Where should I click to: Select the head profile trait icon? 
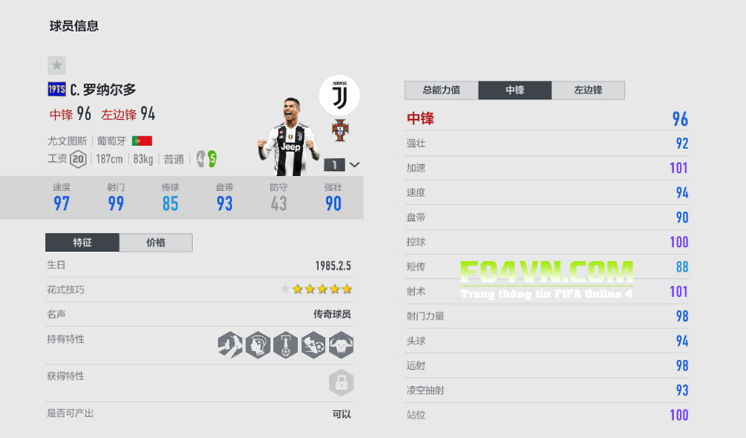tap(257, 345)
